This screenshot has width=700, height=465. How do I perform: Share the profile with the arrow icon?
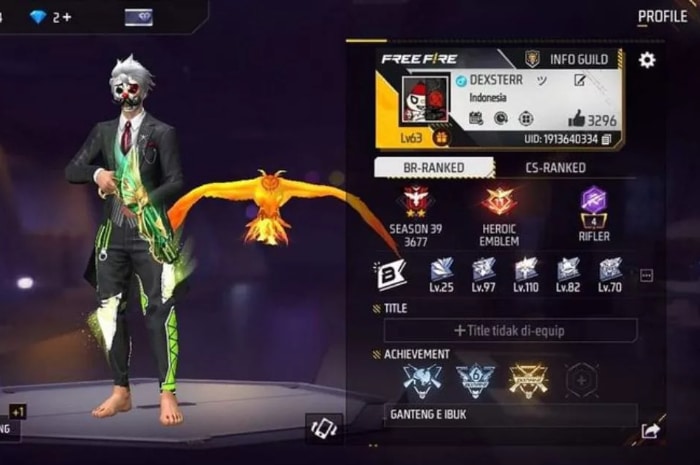coord(650,431)
